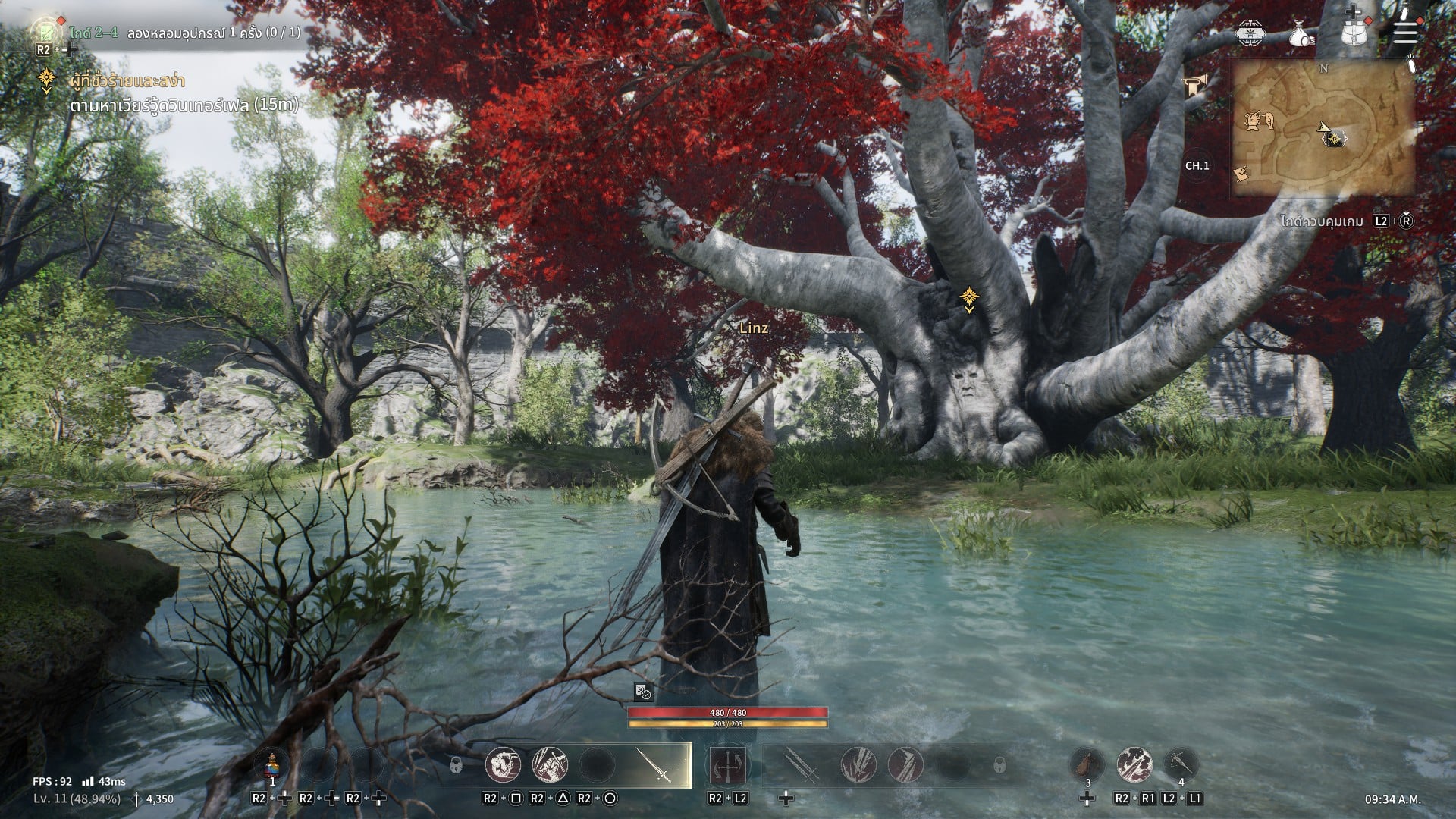Activate the fist gripping sword skill

(551, 764)
